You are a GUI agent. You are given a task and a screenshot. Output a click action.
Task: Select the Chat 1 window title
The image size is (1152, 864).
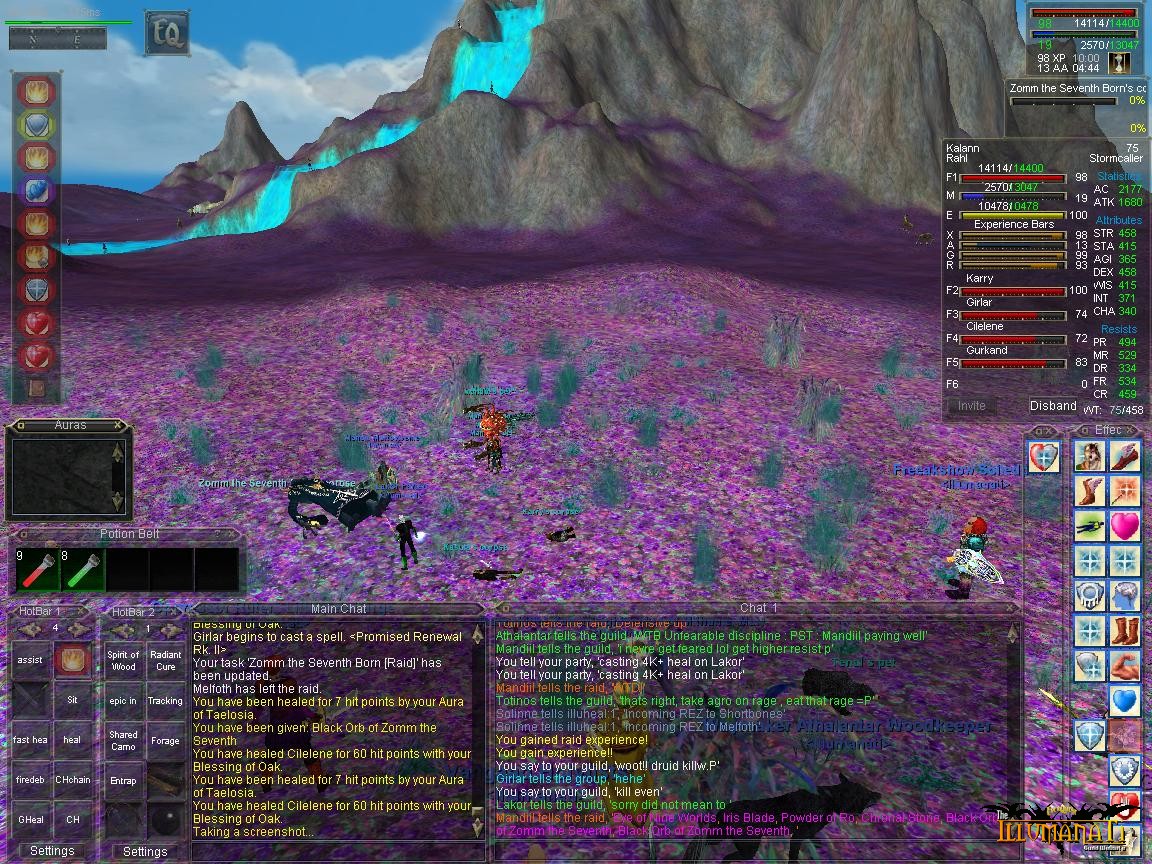point(758,608)
